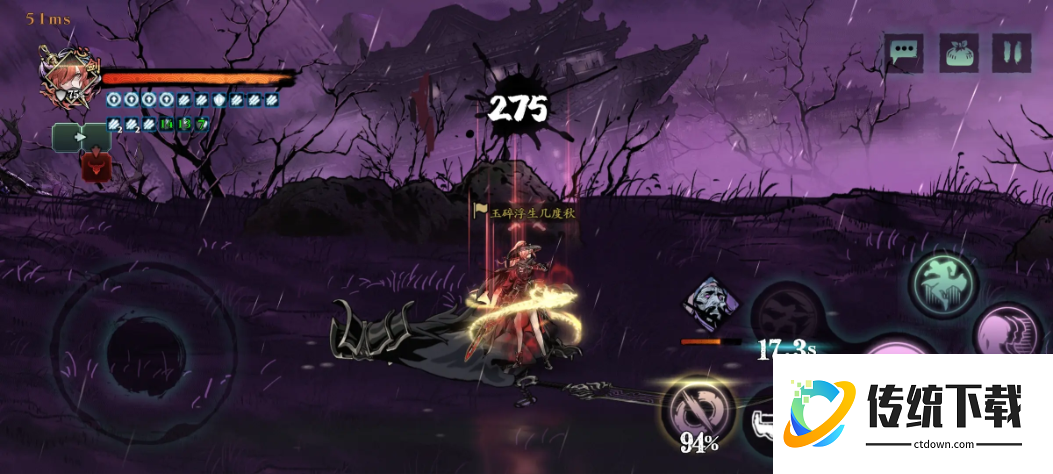Tap the red-haired character portrait
1053x474 pixels.
point(62,77)
